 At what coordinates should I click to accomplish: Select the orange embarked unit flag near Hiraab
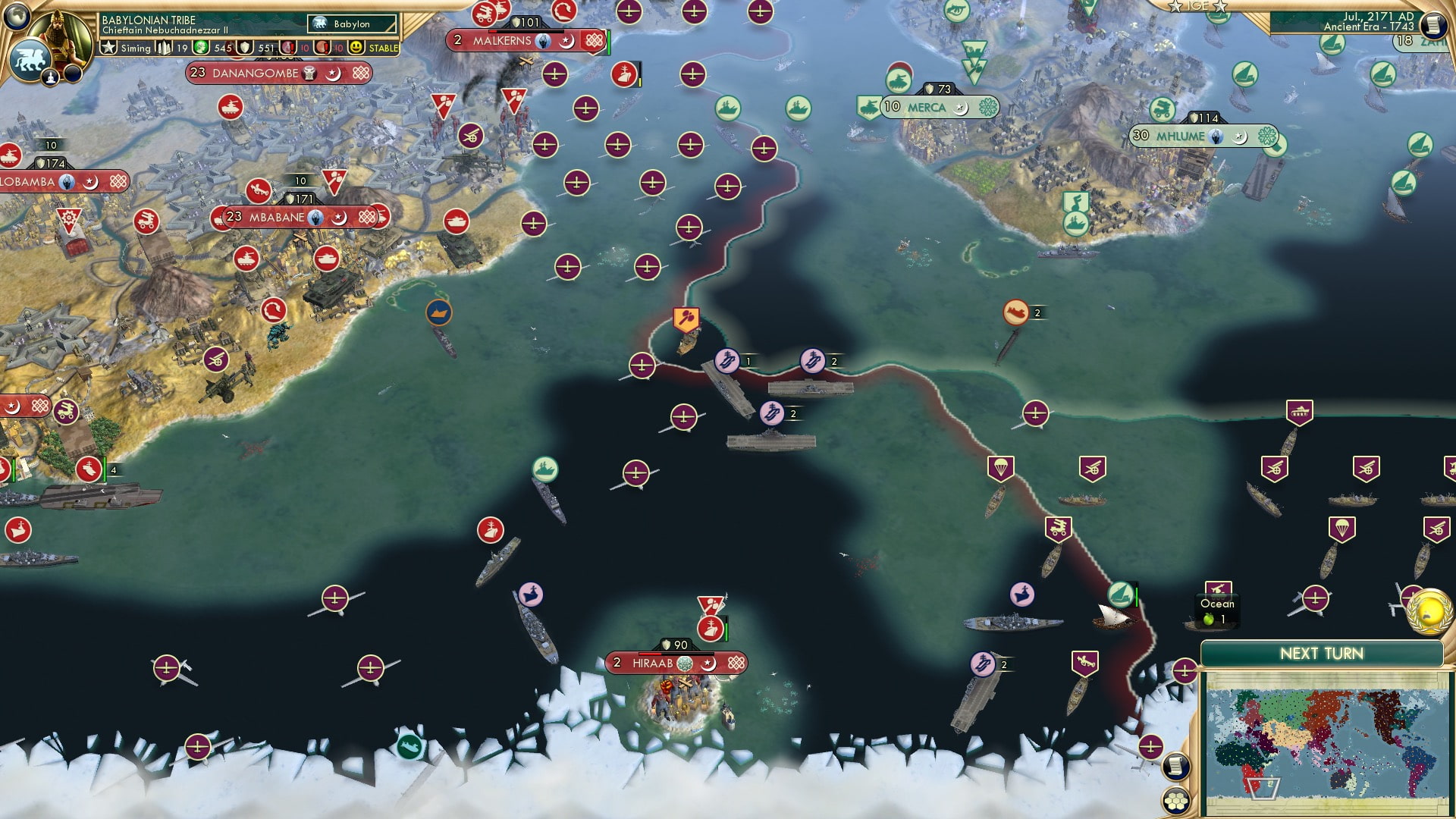tap(685, 317)
